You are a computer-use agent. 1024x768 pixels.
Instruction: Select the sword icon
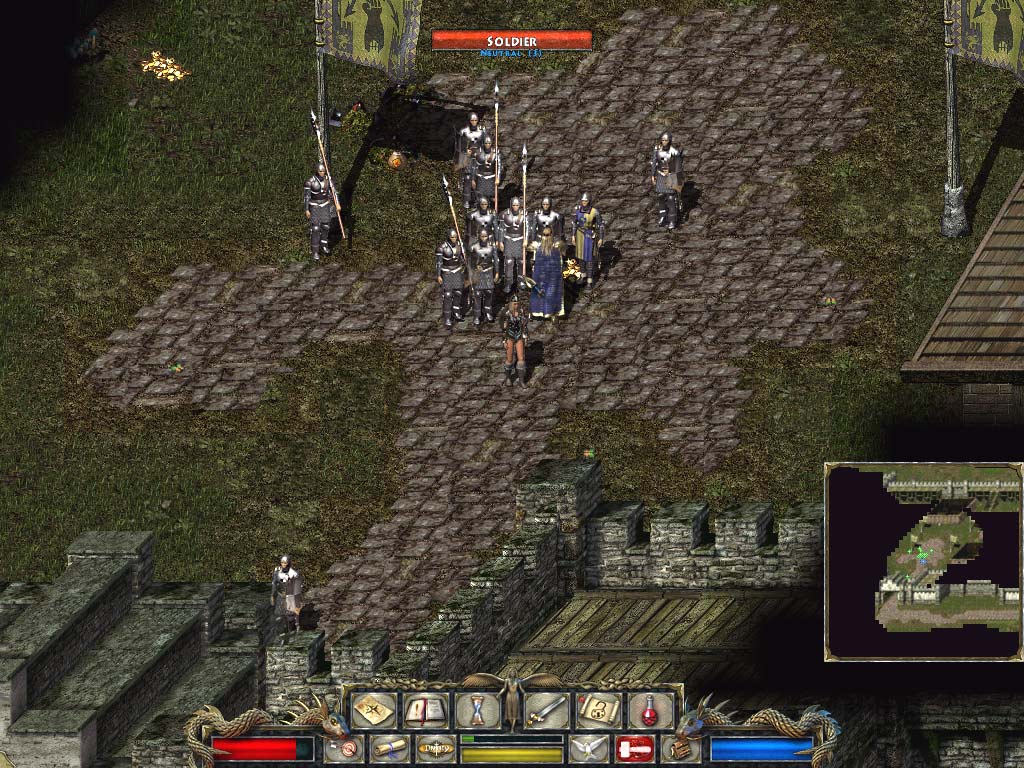(x=547, y=711)
